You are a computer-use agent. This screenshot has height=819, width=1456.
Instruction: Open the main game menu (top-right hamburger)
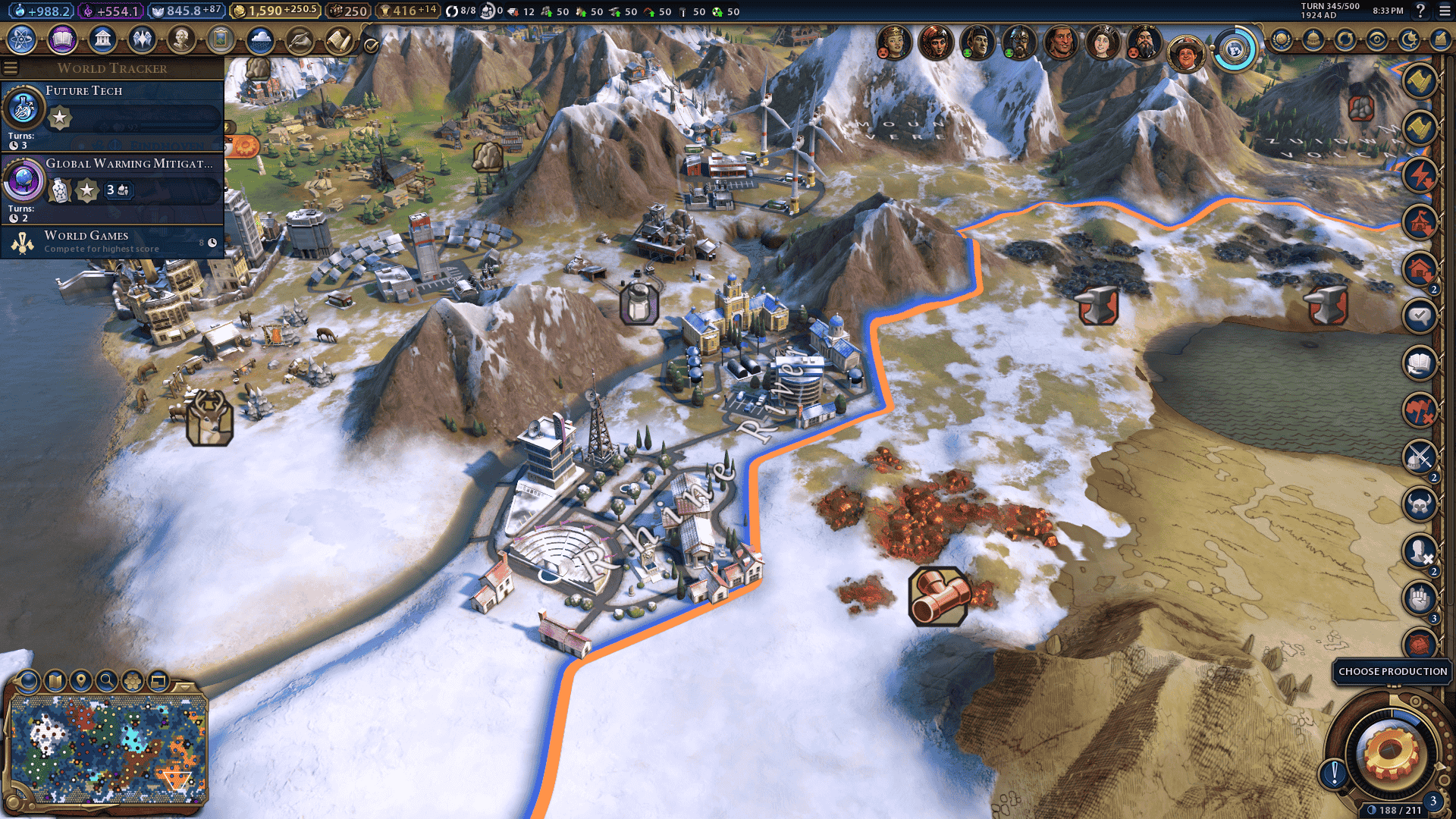coord(1445,11)
